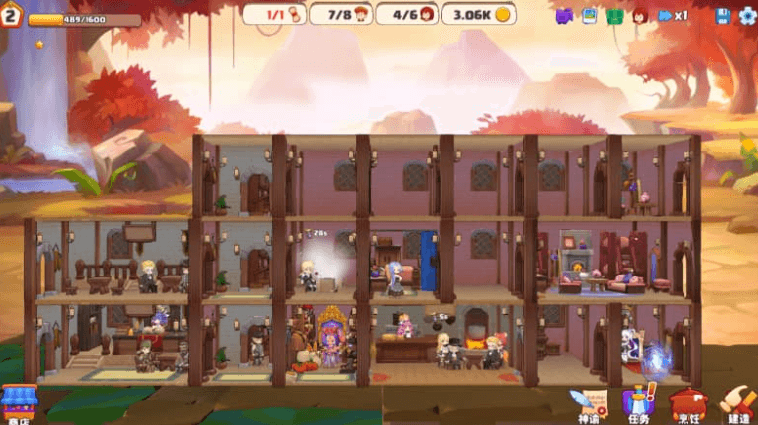Open the settings gear menu

point(746,15)
